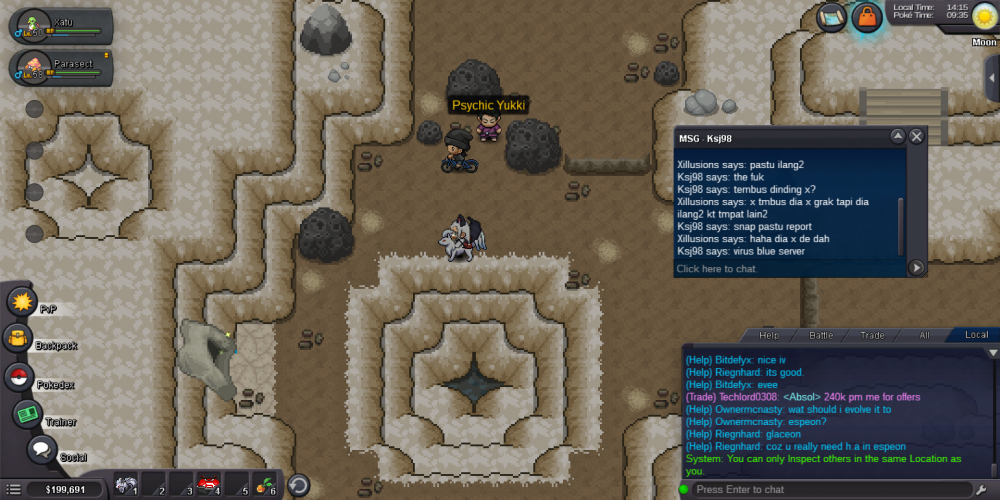Switch to the Battle chat tab

[x=820, y=335]
